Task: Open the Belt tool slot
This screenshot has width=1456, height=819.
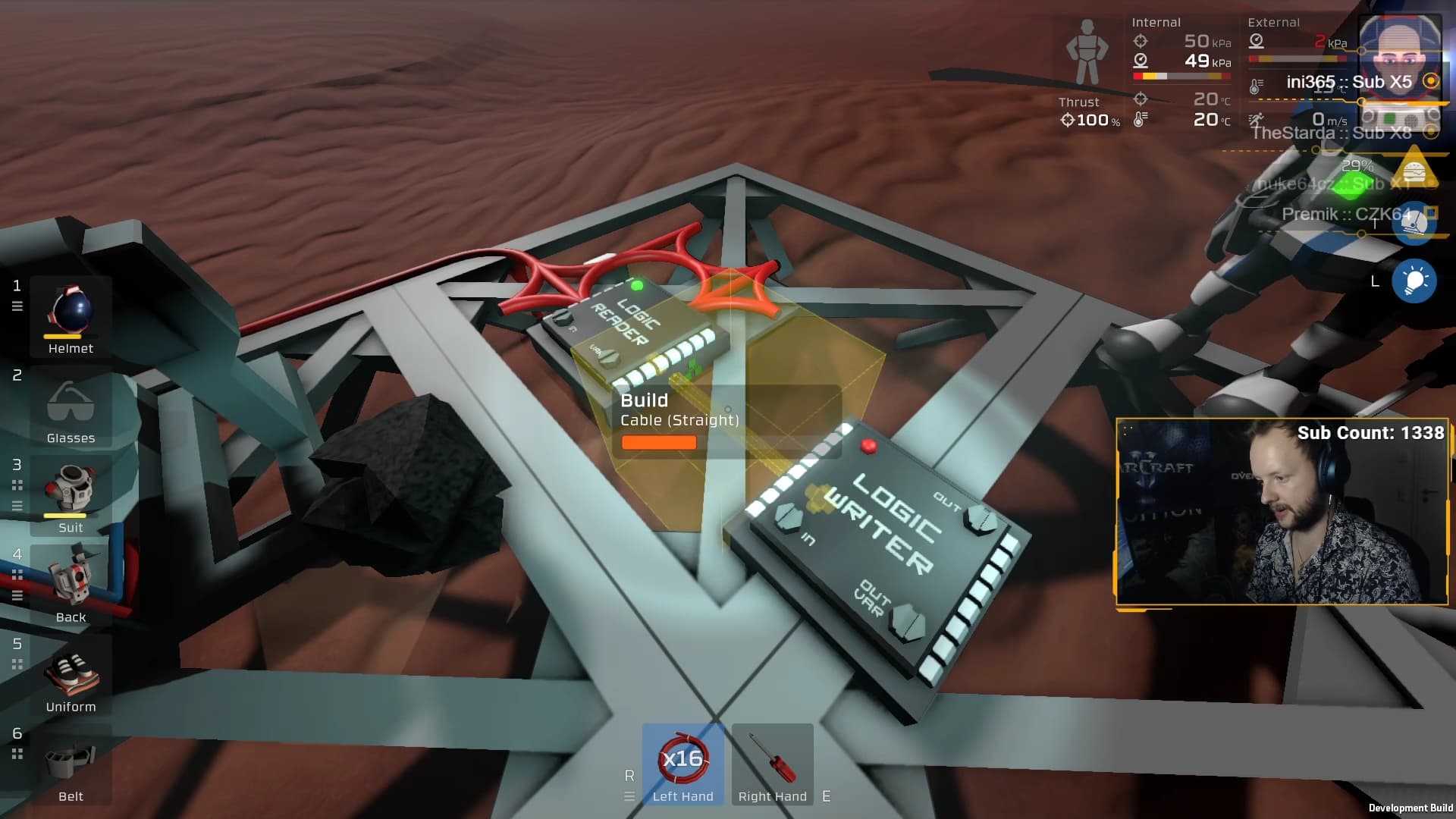Action: (71, 764)
